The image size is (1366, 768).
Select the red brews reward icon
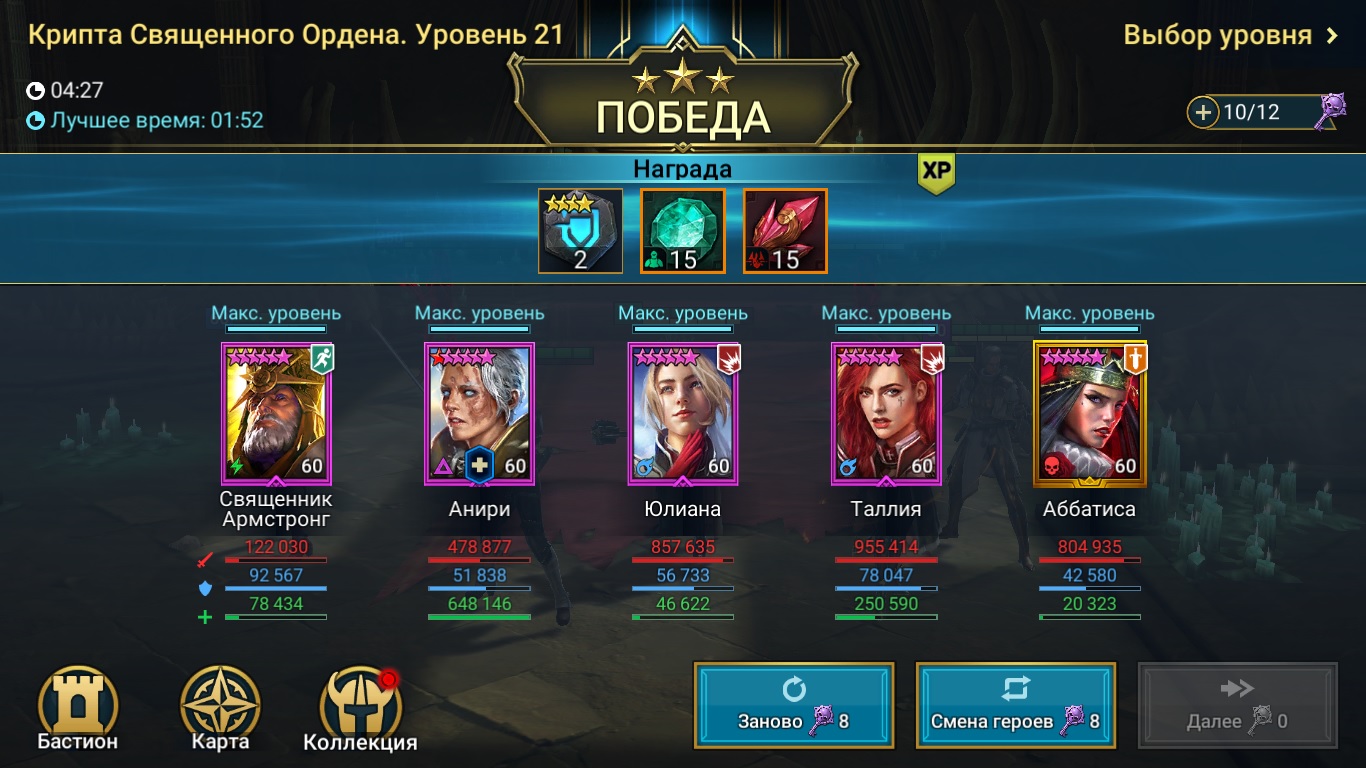pyautogui.click(x=784, y=232)
